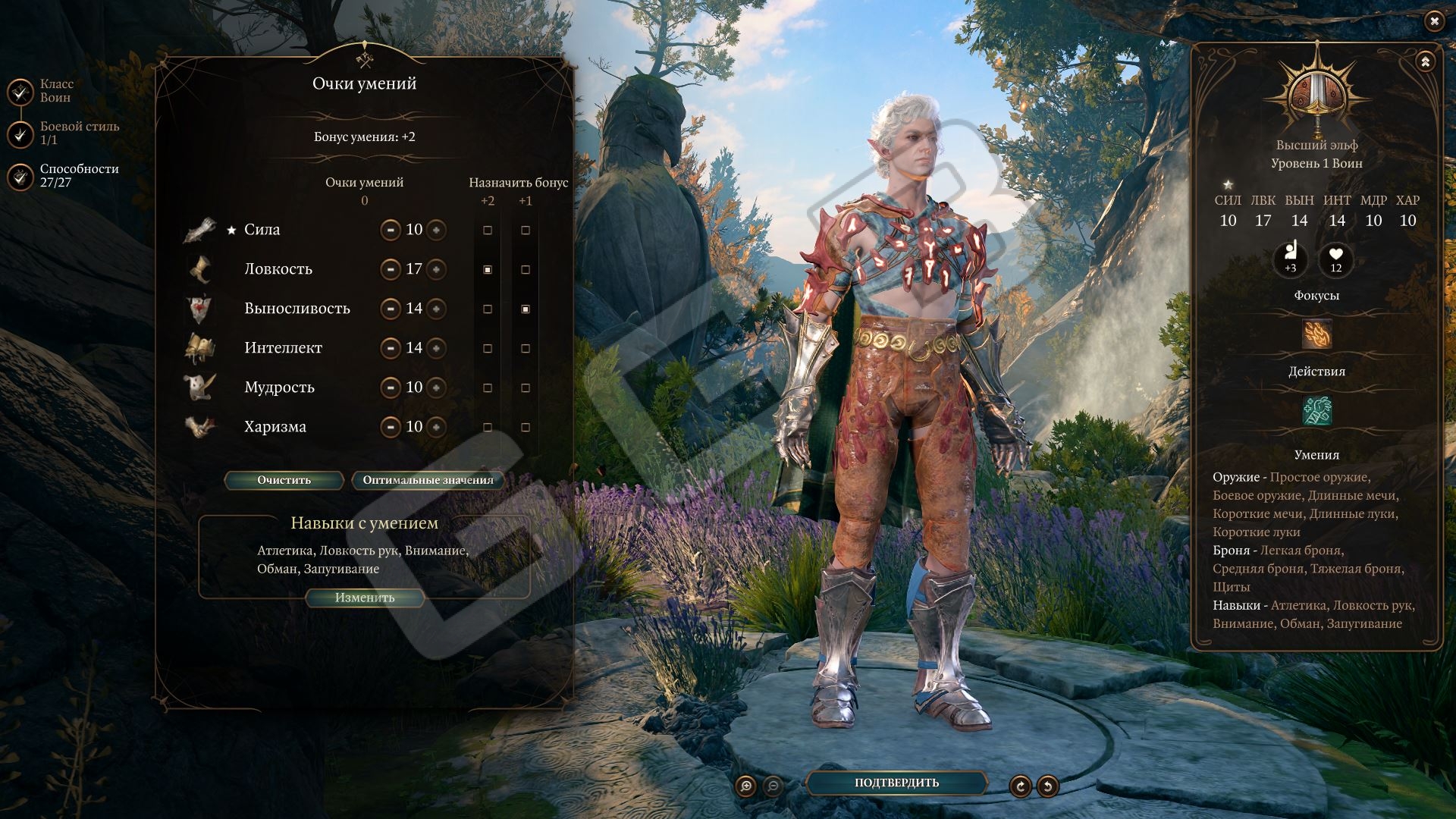Decrease Интеллект by one point

391,348
